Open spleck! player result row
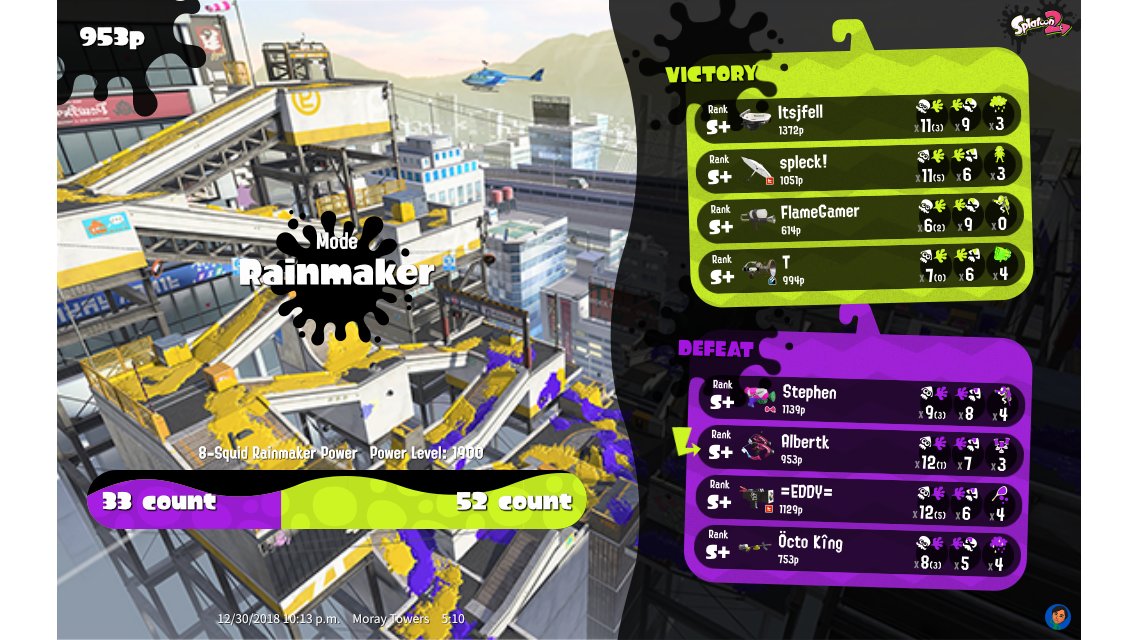The width and height of the screenshot is (1138, 640). tap(860, 167)
